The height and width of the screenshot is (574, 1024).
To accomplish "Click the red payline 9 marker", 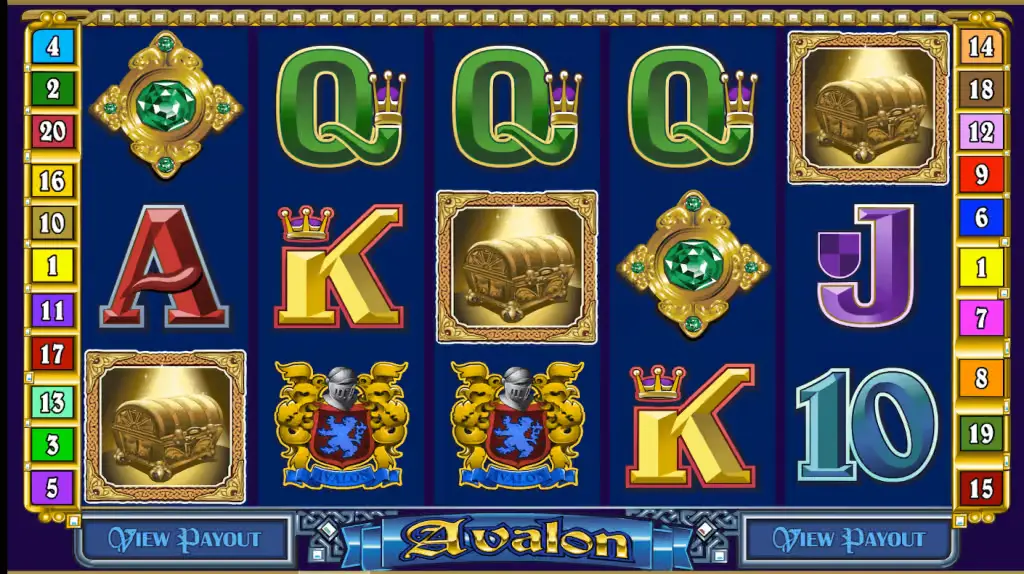I will click(x=981, y=175).
